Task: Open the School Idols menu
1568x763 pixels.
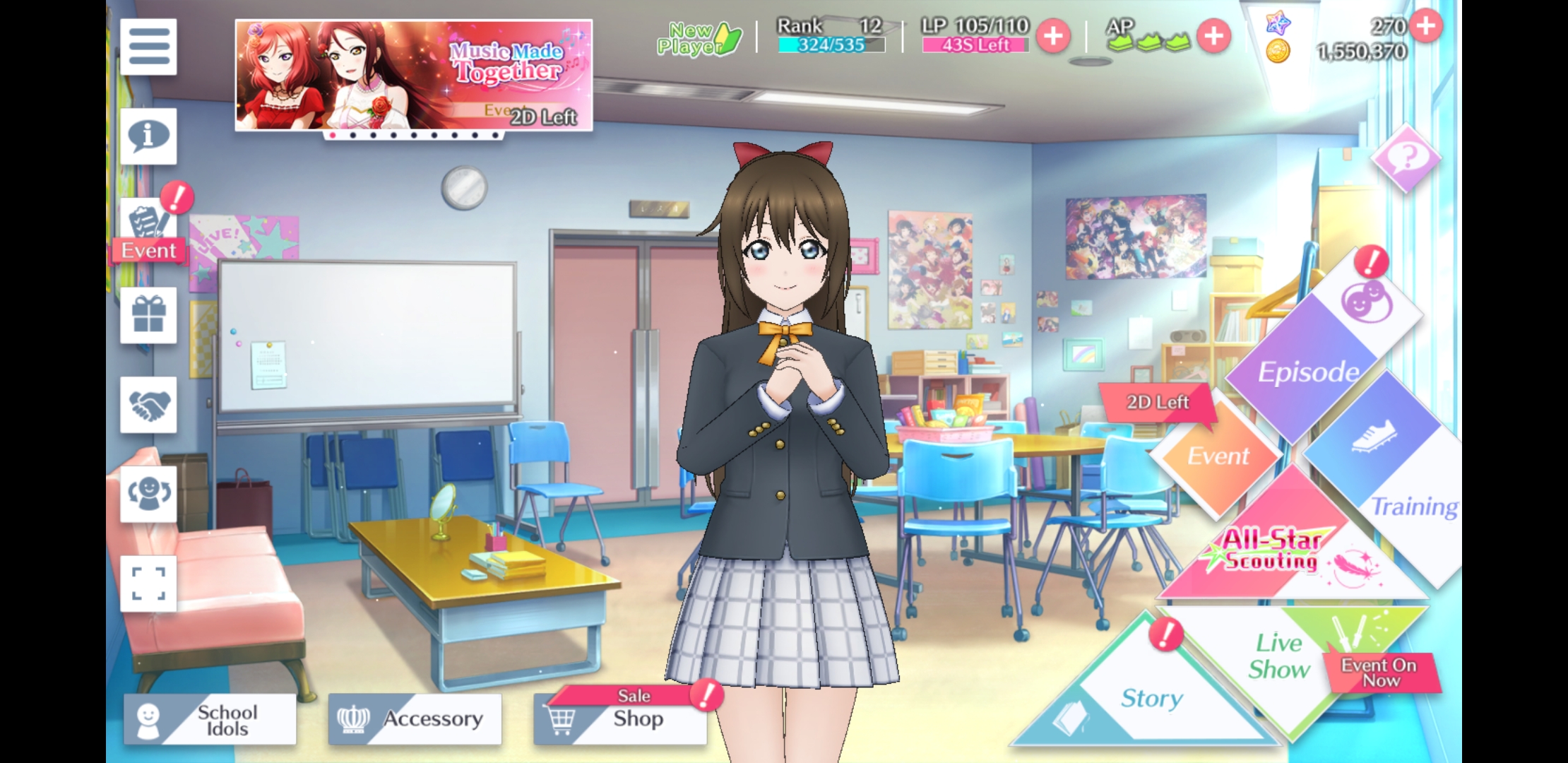Action: tap(210, 719)
